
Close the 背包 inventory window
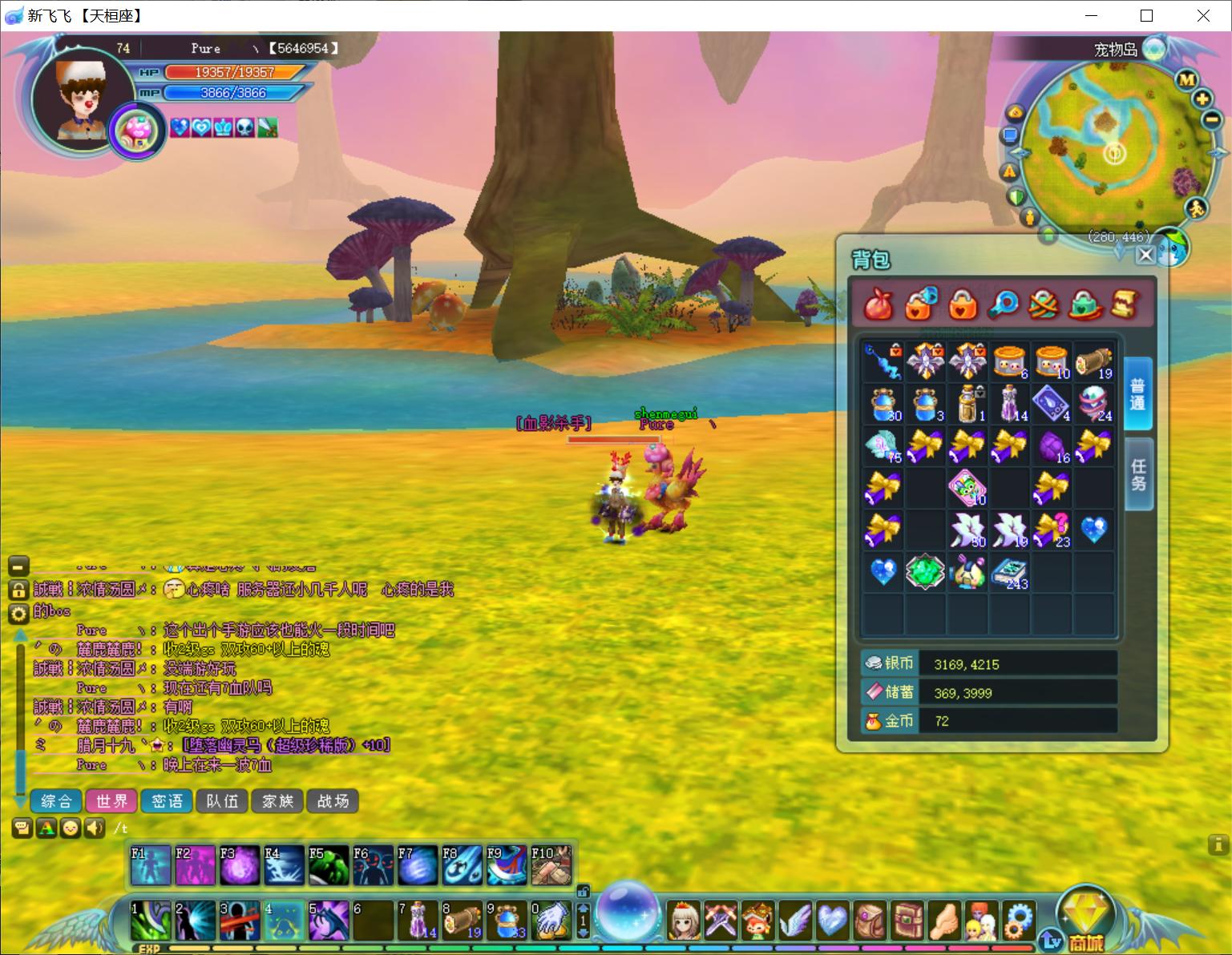click(1145, 255)
